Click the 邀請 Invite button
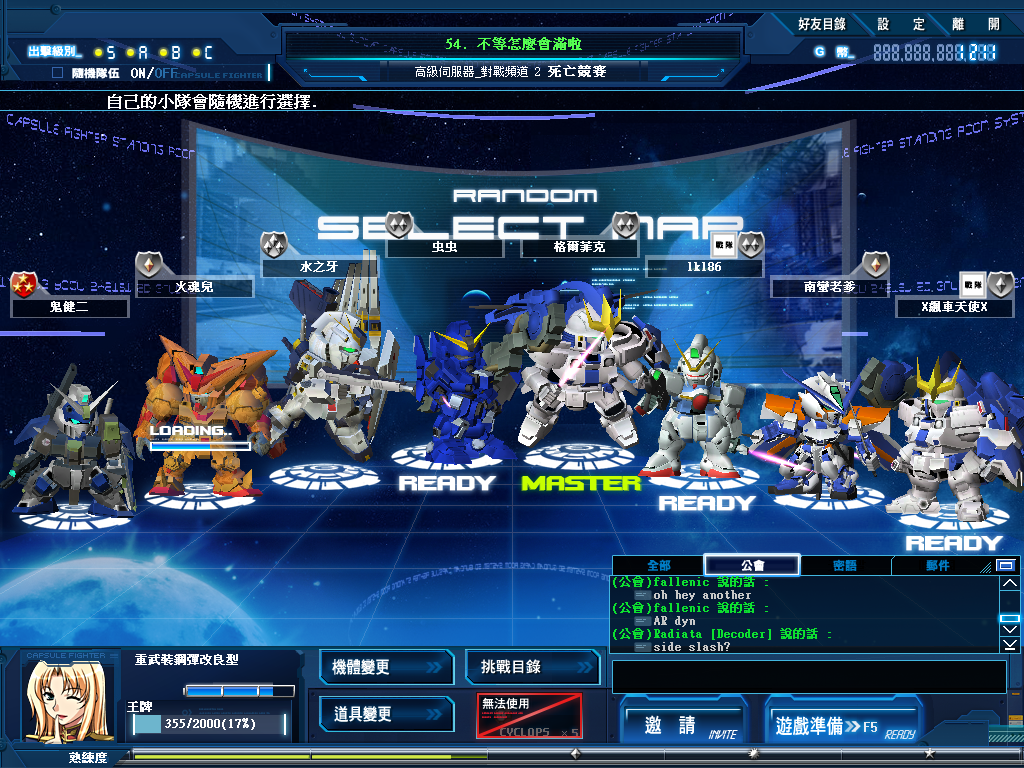The height and width of the screenshot is (768, 1024). click(685, 726)
